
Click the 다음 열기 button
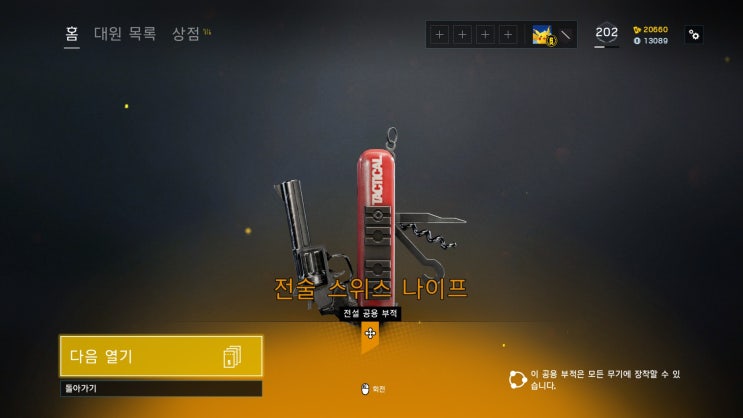click(x=161, y=356)
